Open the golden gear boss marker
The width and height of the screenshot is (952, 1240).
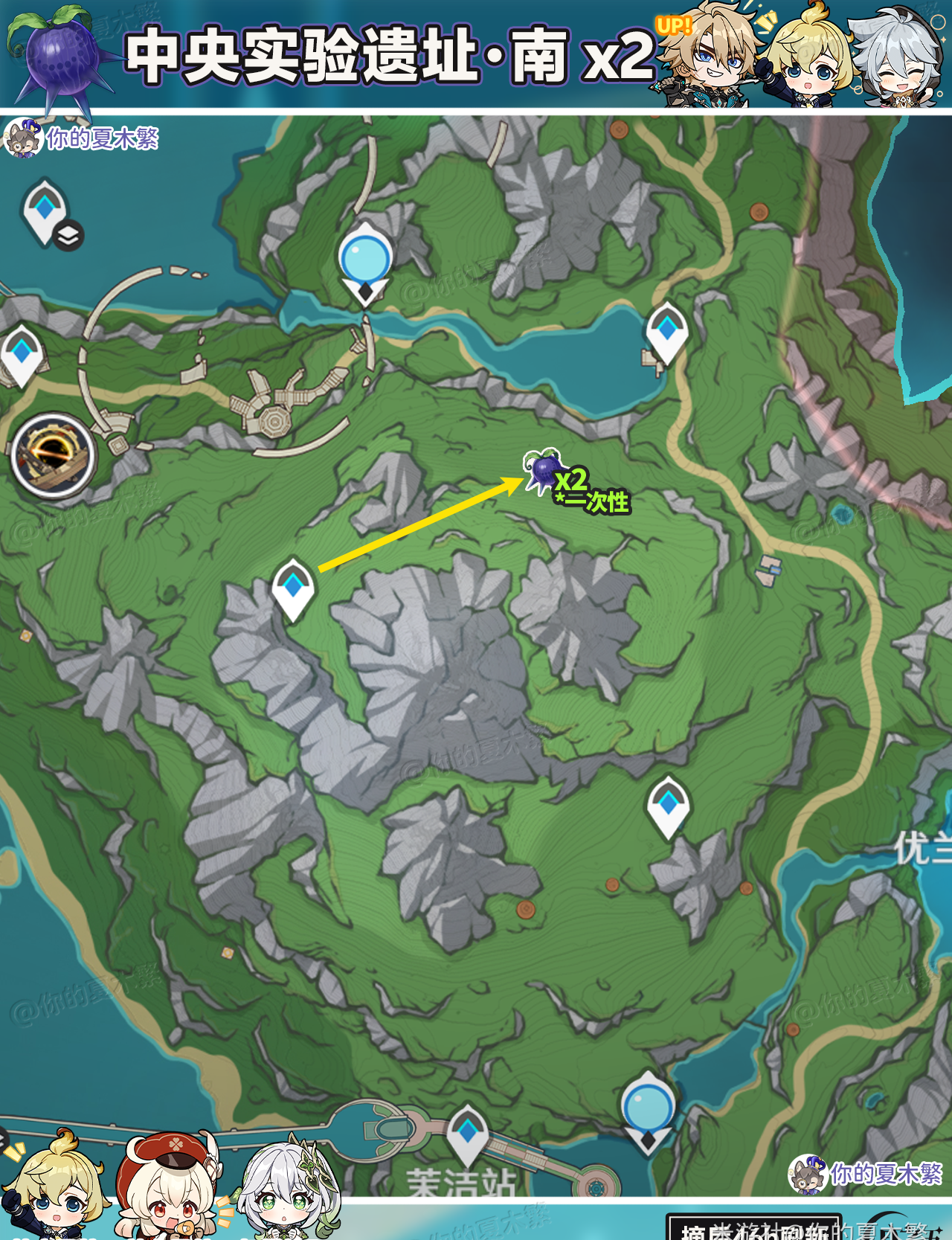[x=53, y=454]
